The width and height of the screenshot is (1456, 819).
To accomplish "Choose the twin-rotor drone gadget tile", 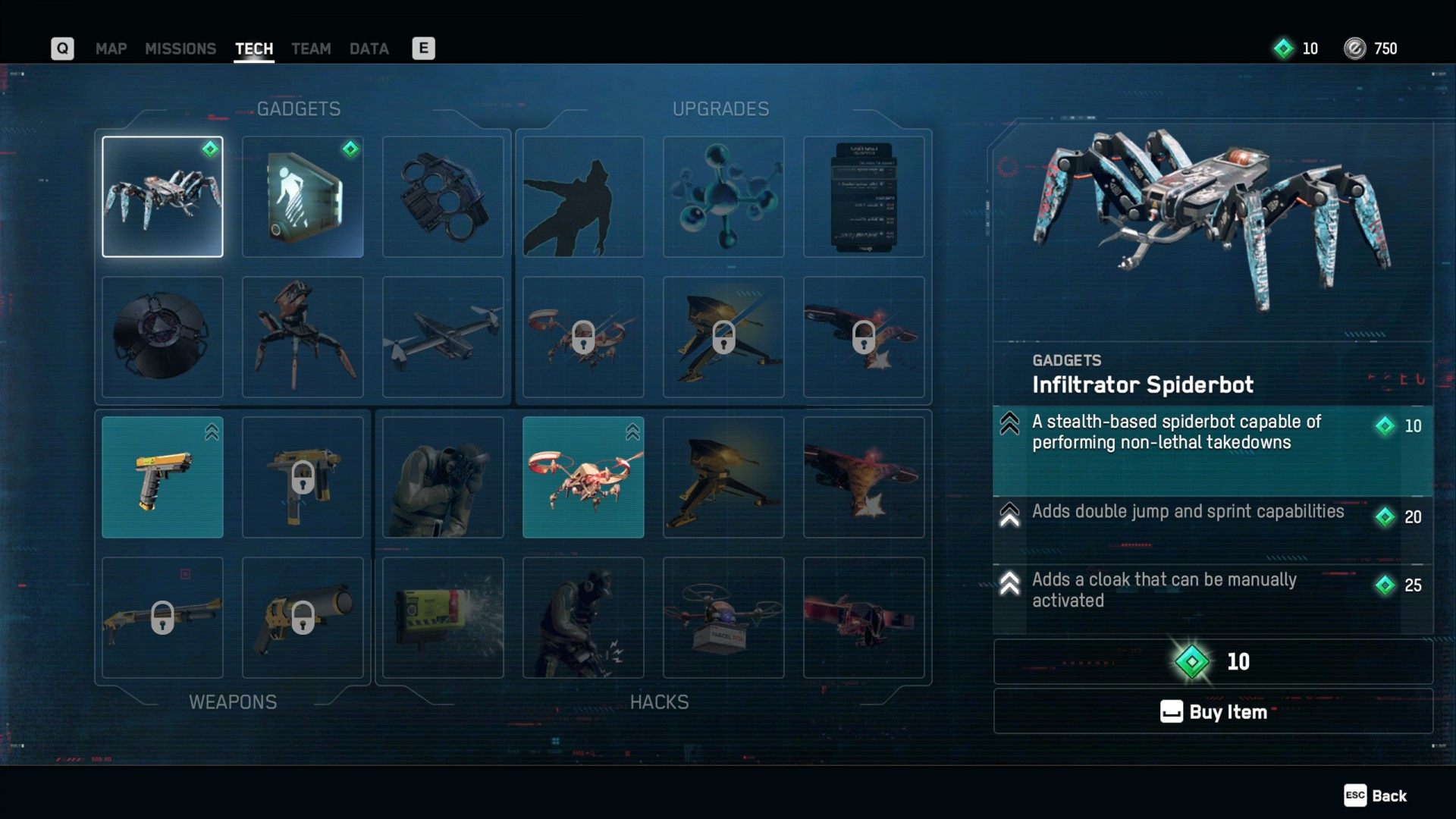I will pos(443,337).
